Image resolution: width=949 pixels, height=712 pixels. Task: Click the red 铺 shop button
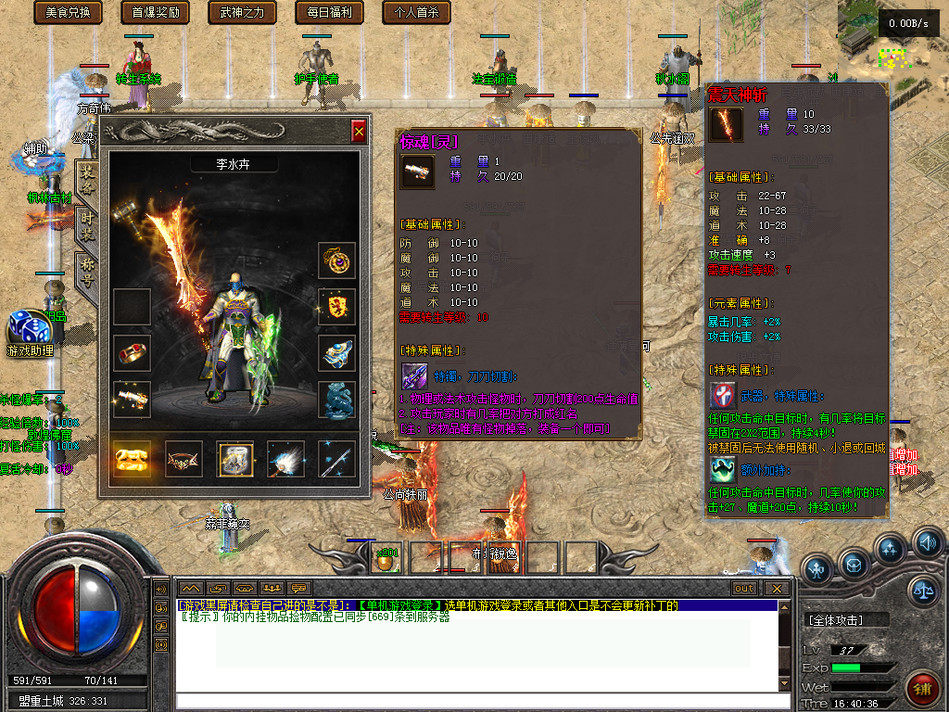tap(922, 688)
